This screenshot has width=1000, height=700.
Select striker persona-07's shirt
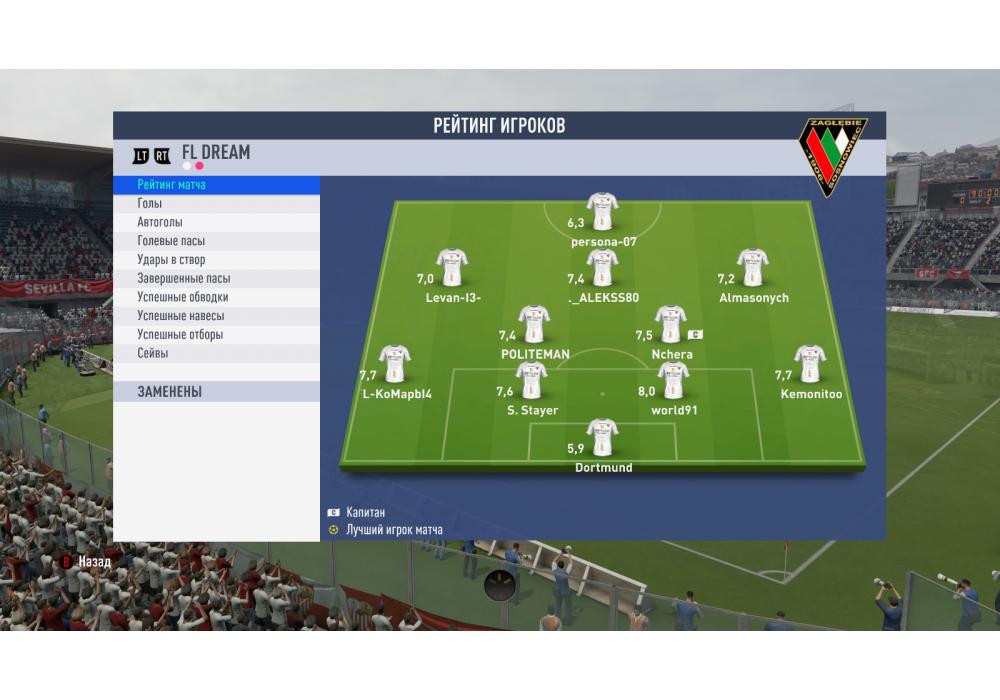pyautogui.click(x=602, y=211)
